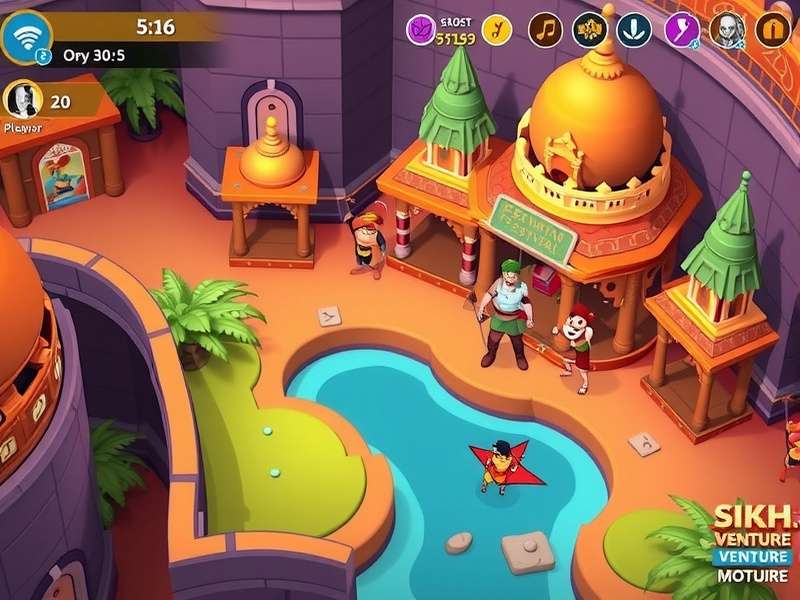Select the purple leaf currency icon
The image size is (800, 600).
420,30
